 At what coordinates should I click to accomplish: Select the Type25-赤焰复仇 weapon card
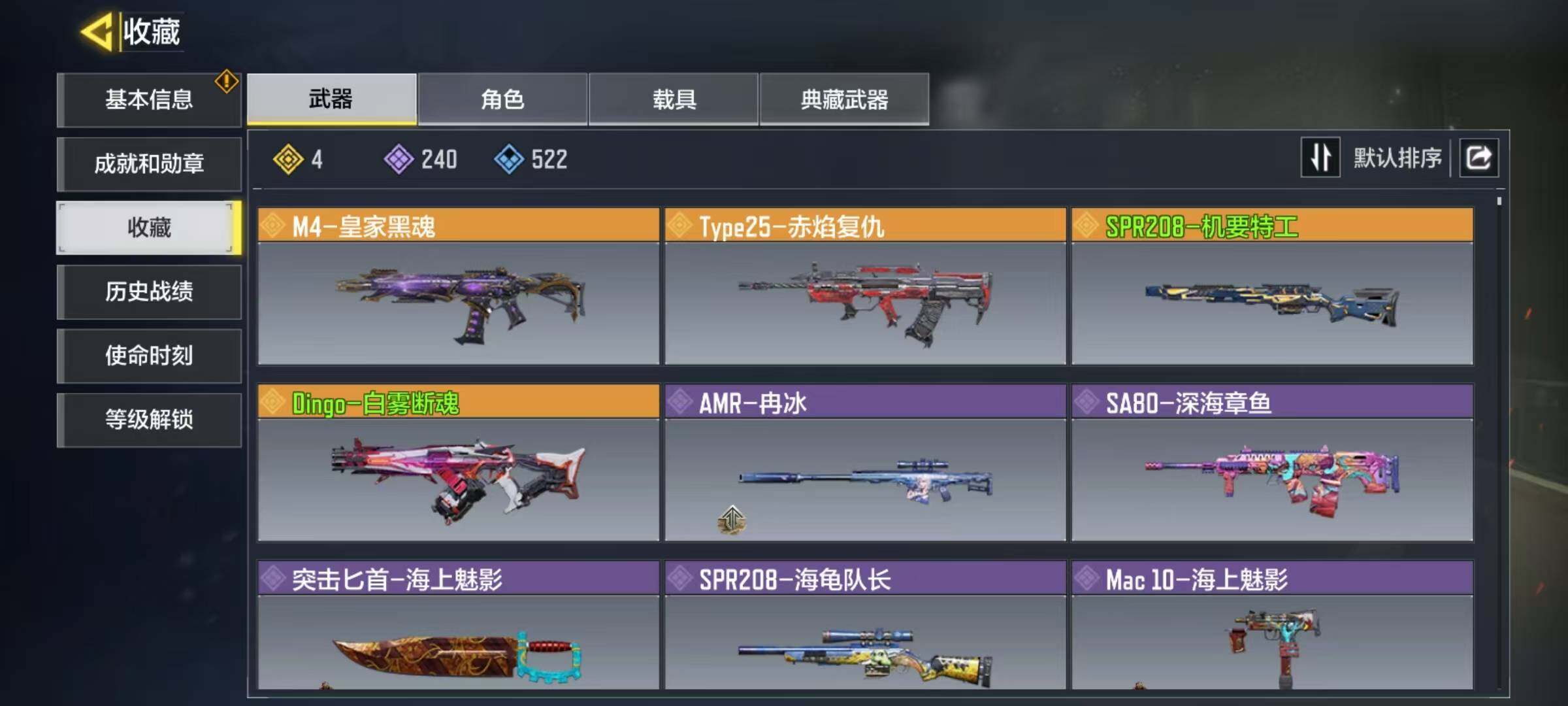coord(865,286)
